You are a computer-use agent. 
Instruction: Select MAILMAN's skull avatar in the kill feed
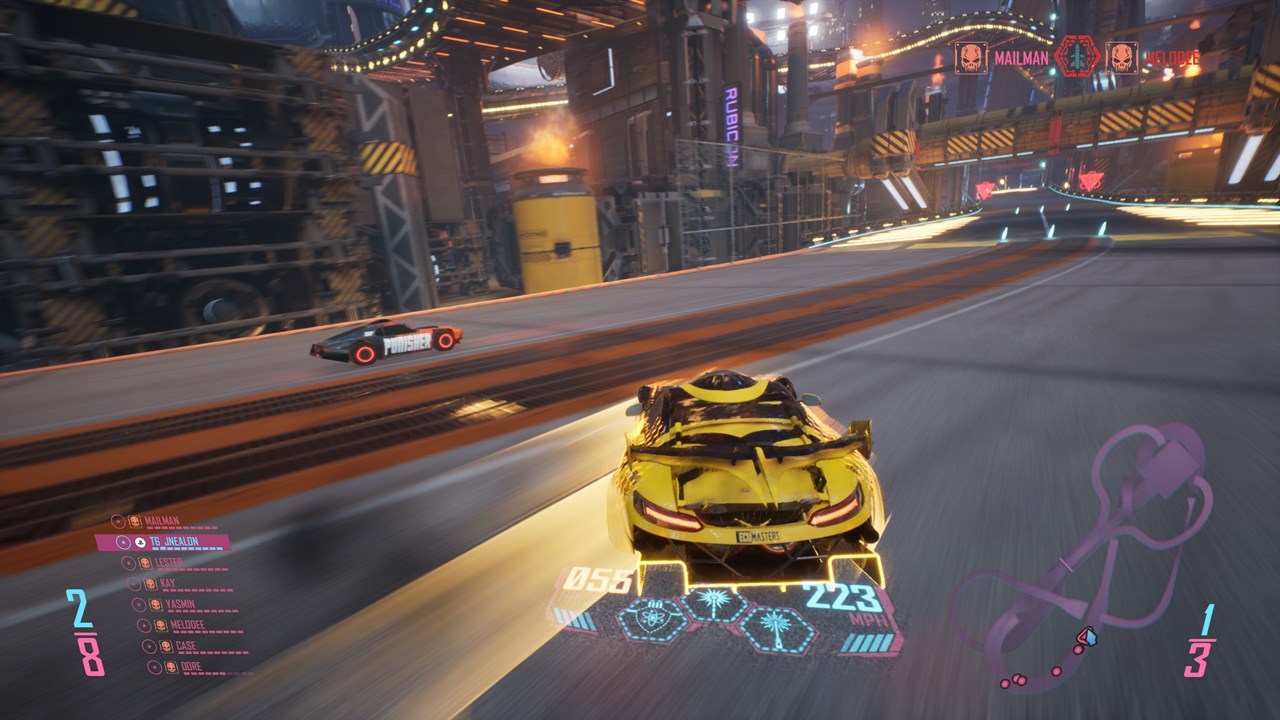point(970,57)
